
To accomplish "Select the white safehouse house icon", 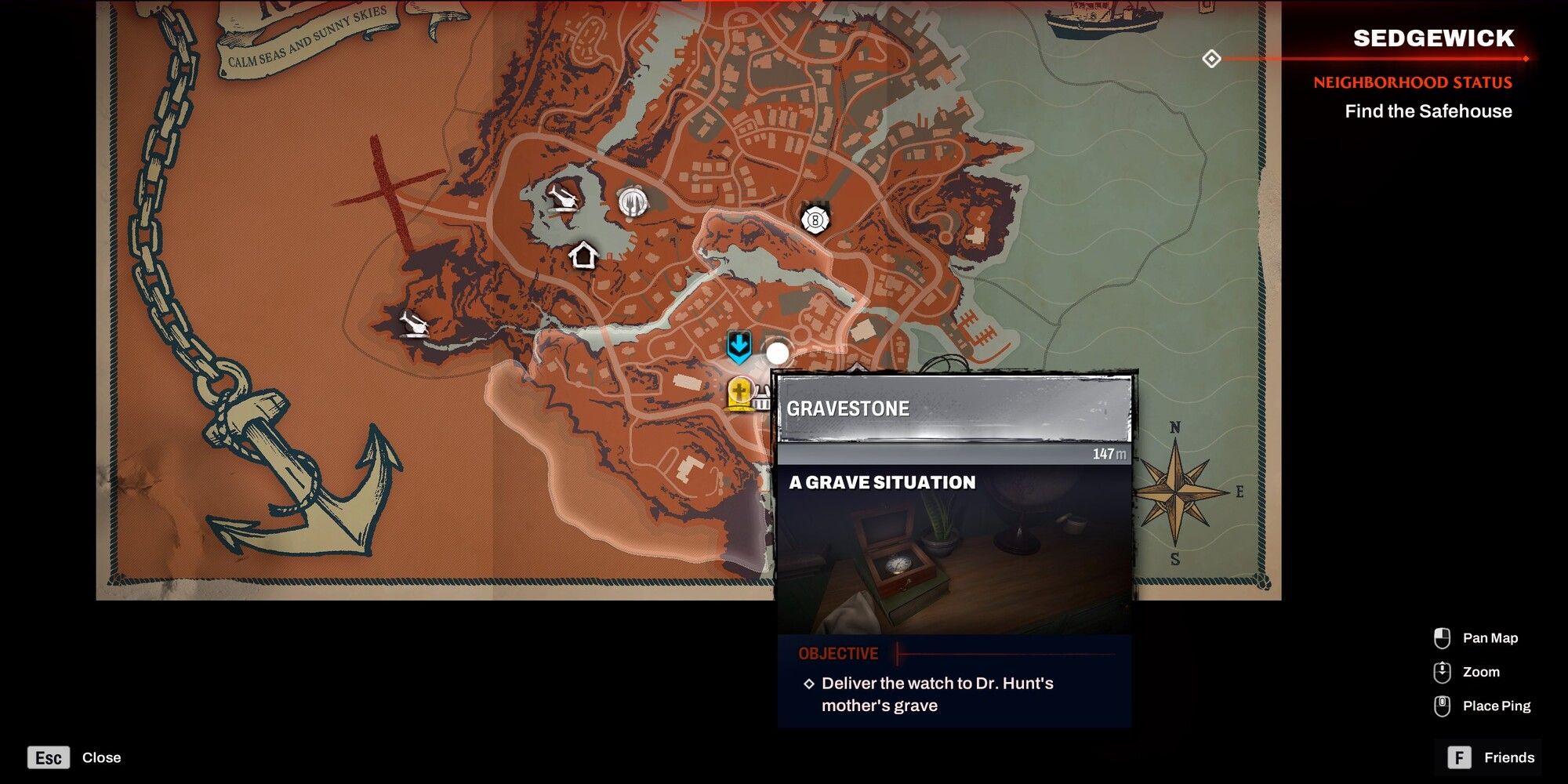I will (583, 254).
